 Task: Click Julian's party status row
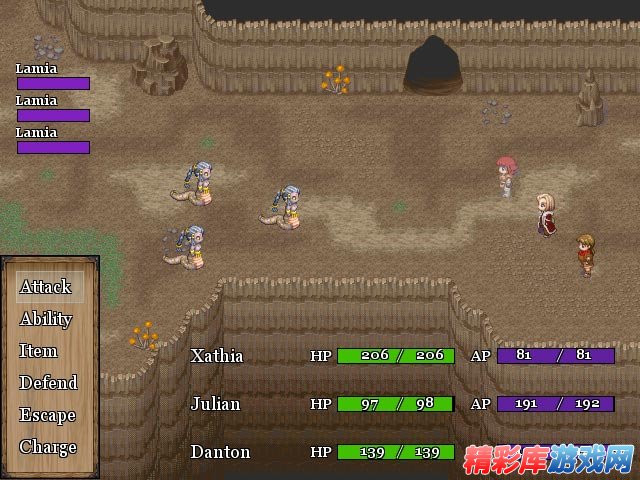pos(217,404)
